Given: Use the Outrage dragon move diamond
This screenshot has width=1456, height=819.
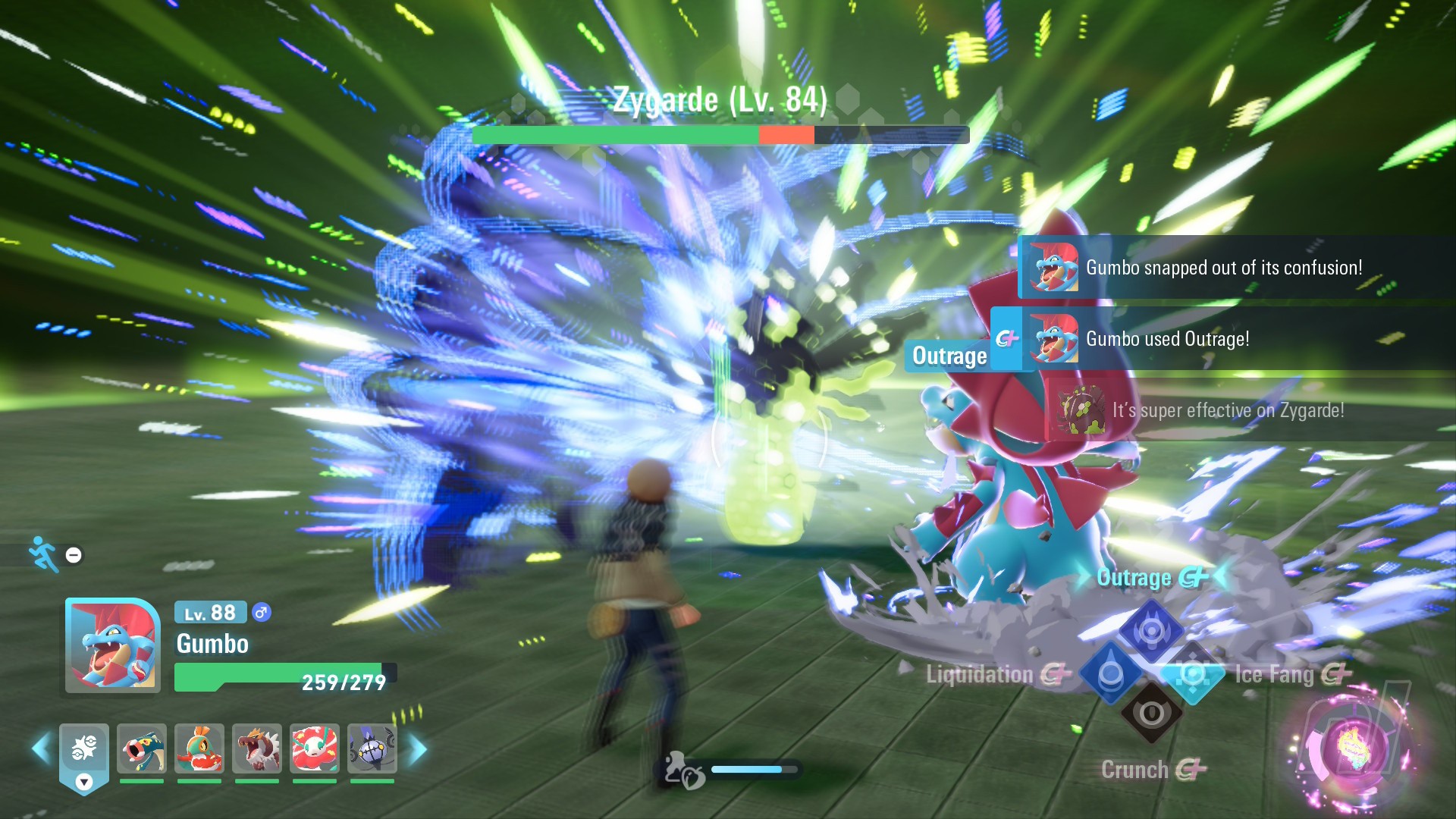Looking at the screenshot, I should (x=1151, y=631).
